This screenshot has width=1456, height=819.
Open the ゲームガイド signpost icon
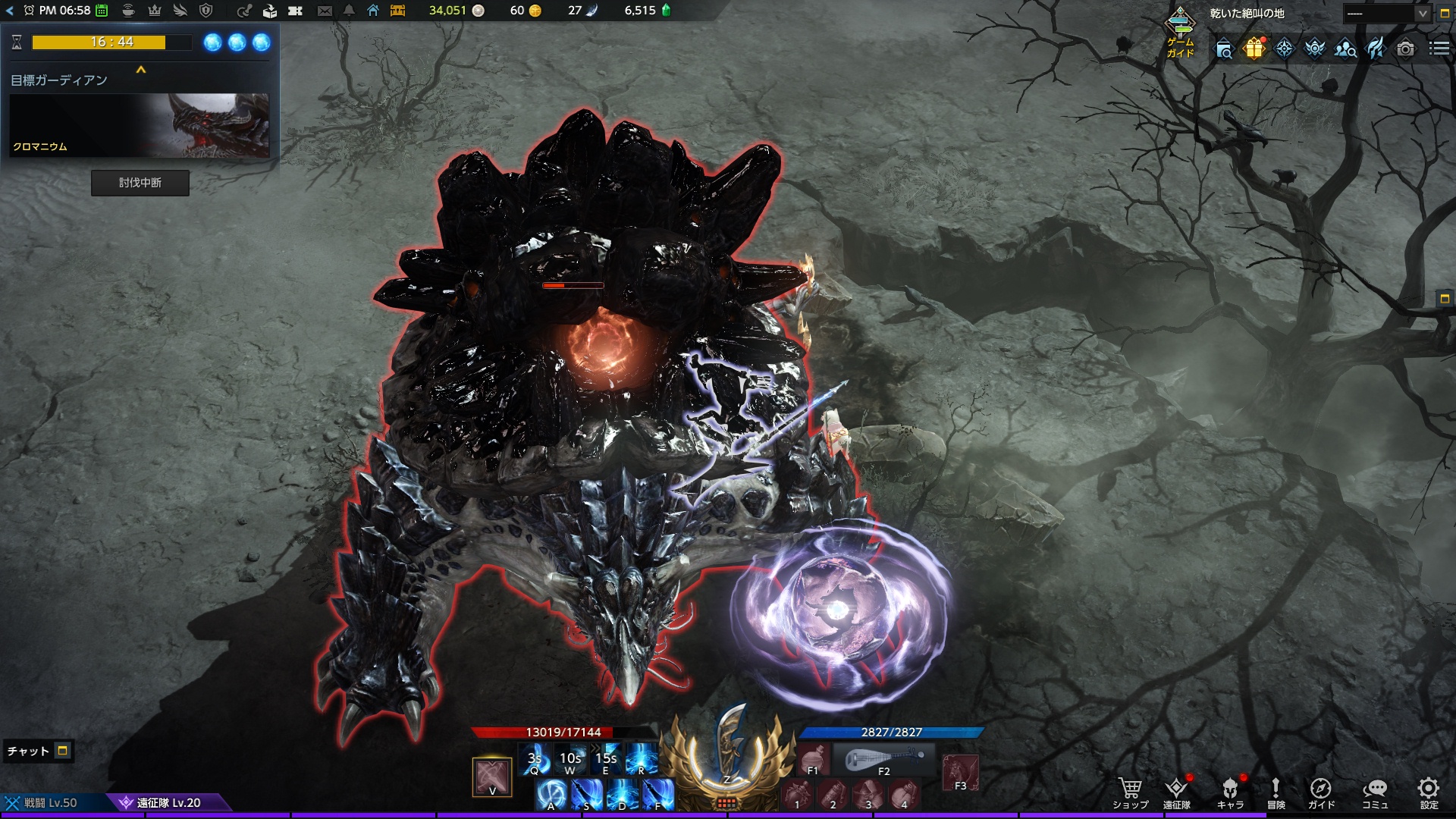click(1180, 30)
